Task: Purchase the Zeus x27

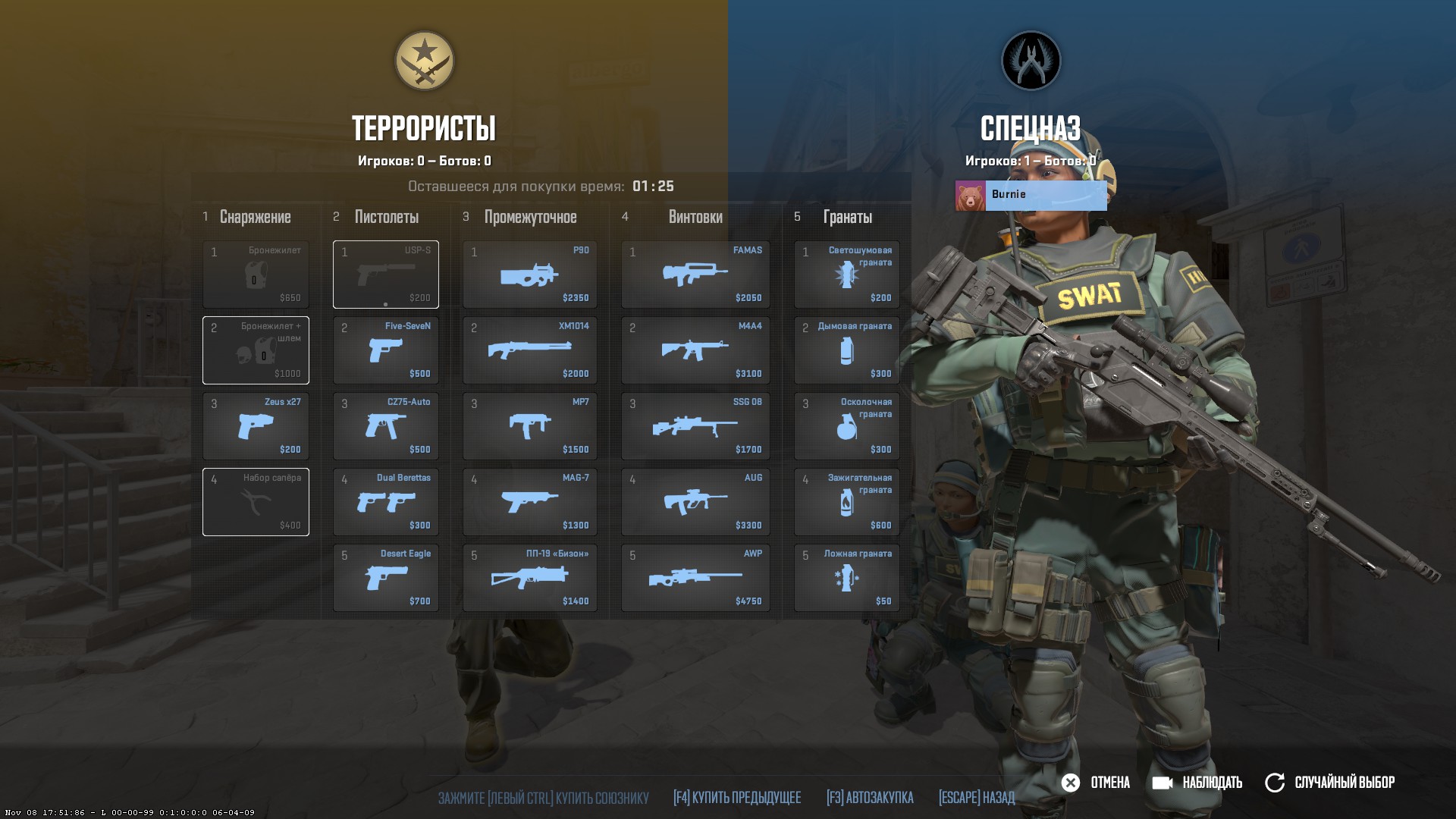Action: (256, 426)
